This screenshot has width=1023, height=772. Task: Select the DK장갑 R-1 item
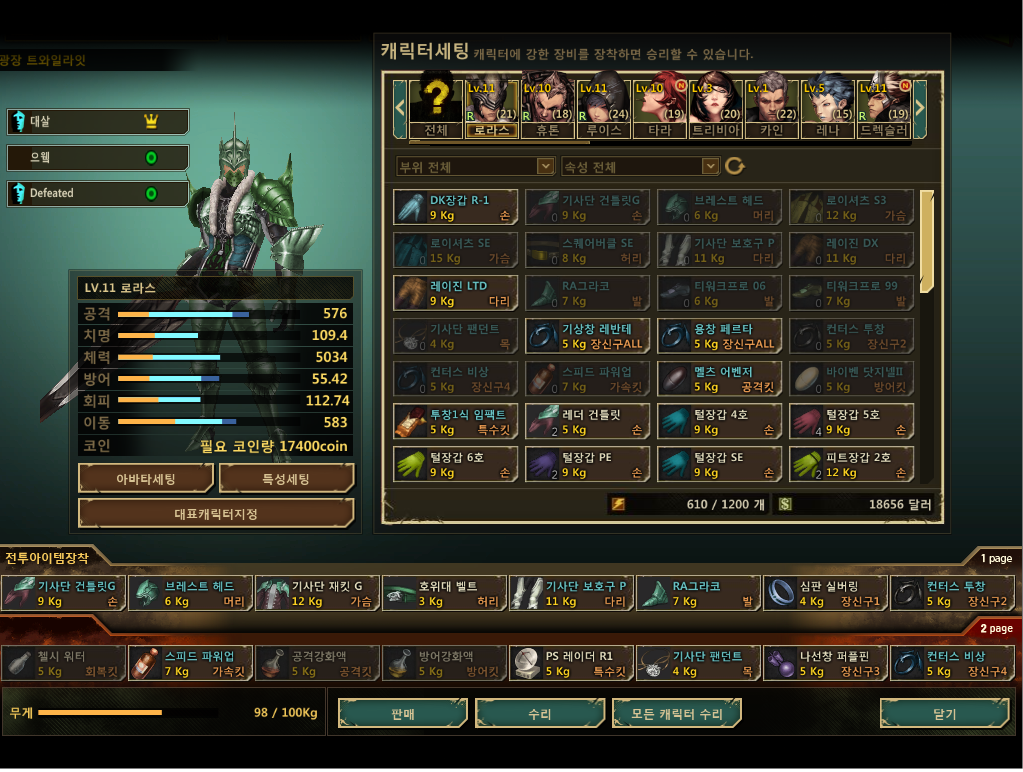456,207
